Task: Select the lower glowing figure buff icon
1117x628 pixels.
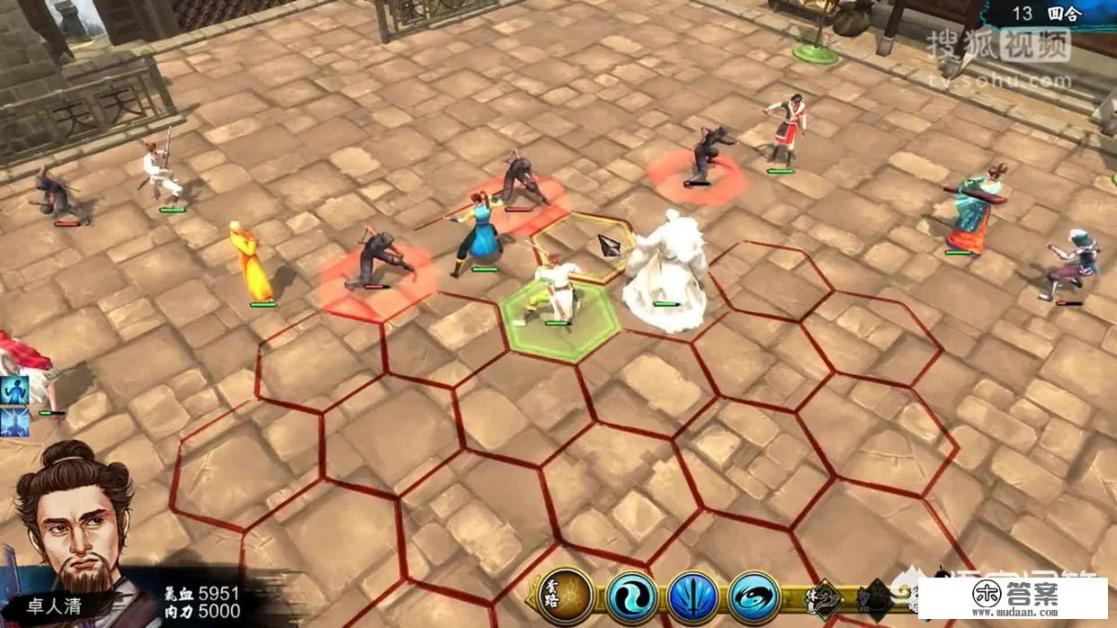Action: click(14, 423)
